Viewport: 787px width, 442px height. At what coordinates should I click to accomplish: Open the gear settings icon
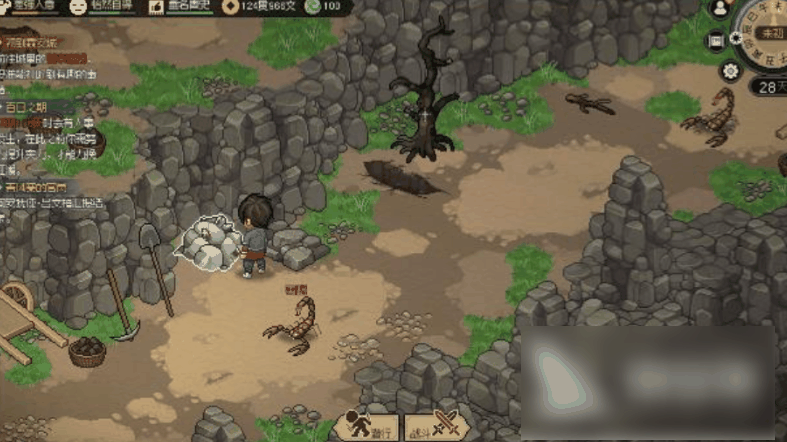(730, 70)
